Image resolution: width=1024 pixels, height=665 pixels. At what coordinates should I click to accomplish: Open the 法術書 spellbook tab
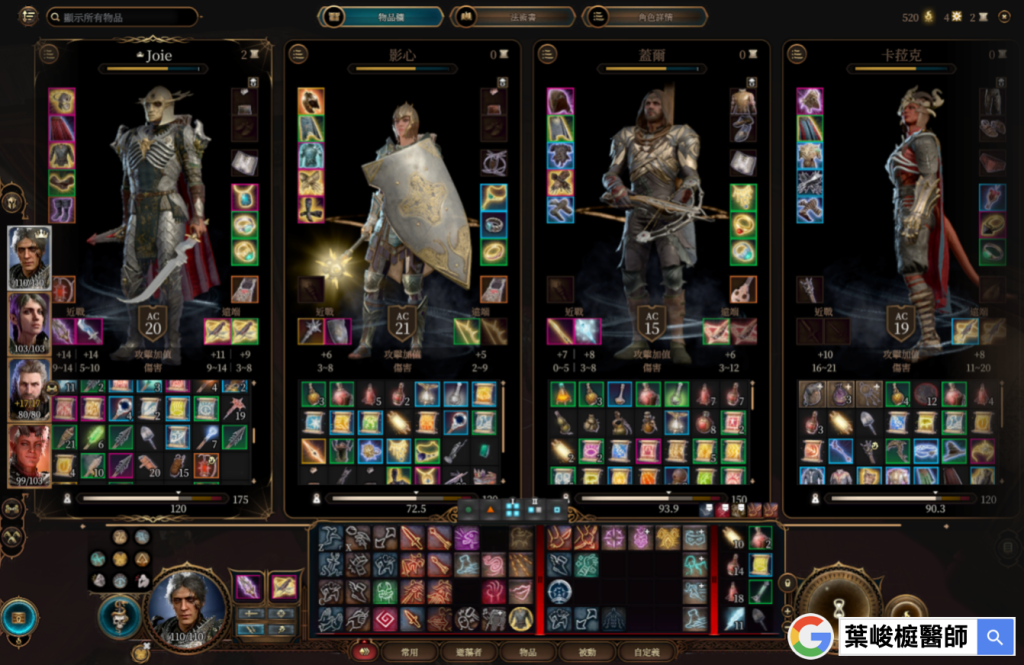[x=512, y=17]
